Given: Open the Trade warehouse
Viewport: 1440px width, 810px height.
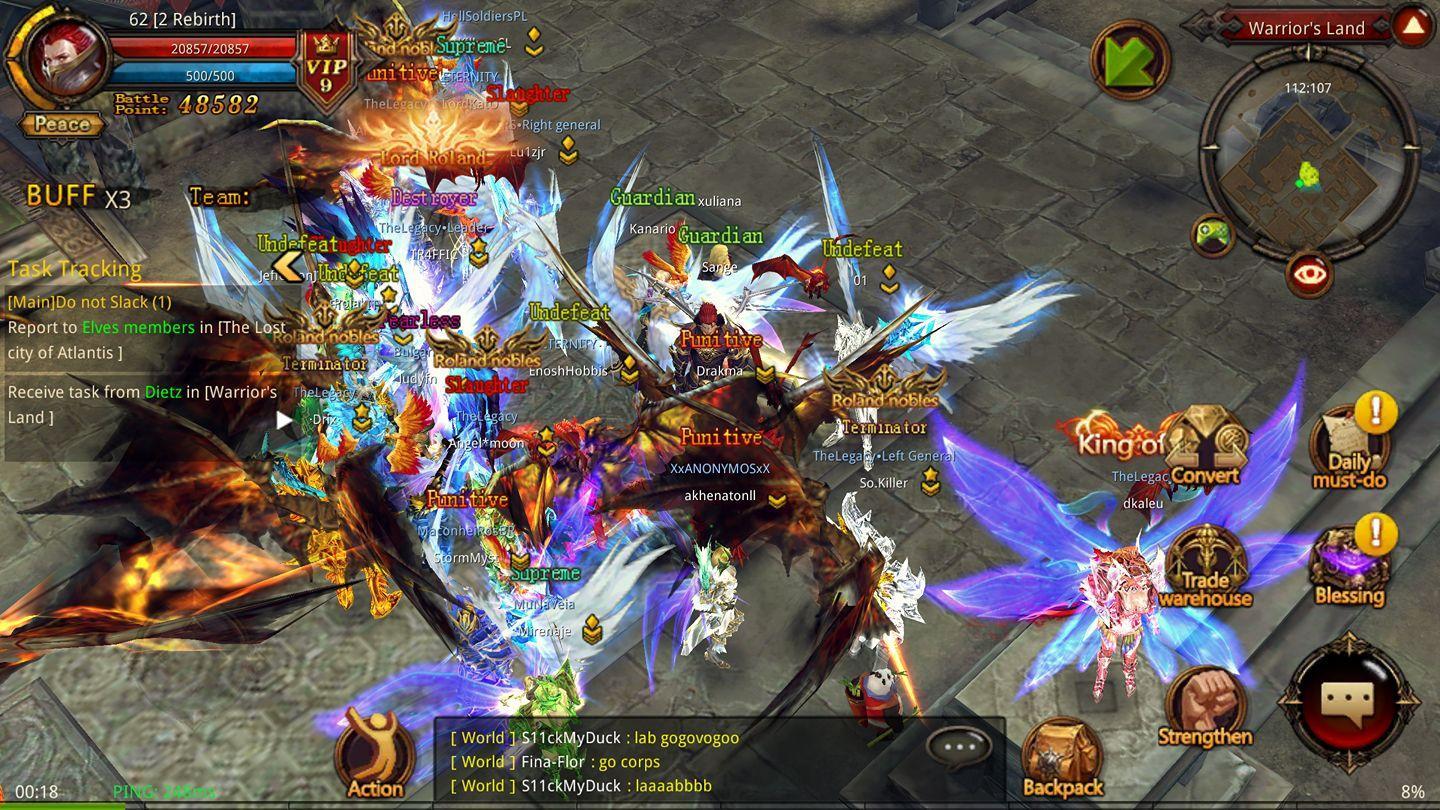Looking at the screenshot, I should 1205,568.
